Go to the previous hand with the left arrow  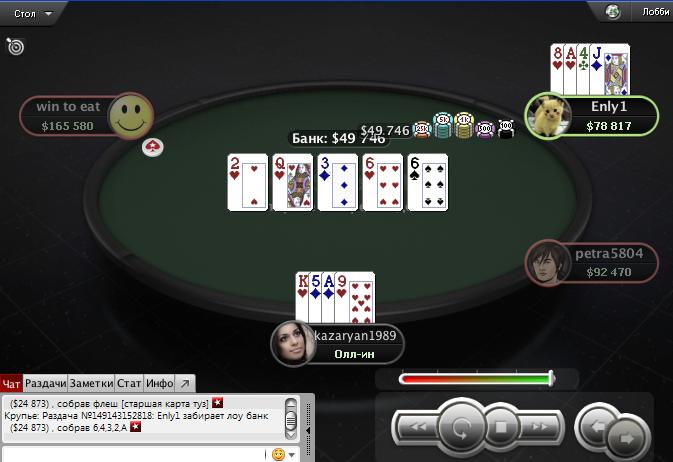pyautogui.click(x=596, y=426)
